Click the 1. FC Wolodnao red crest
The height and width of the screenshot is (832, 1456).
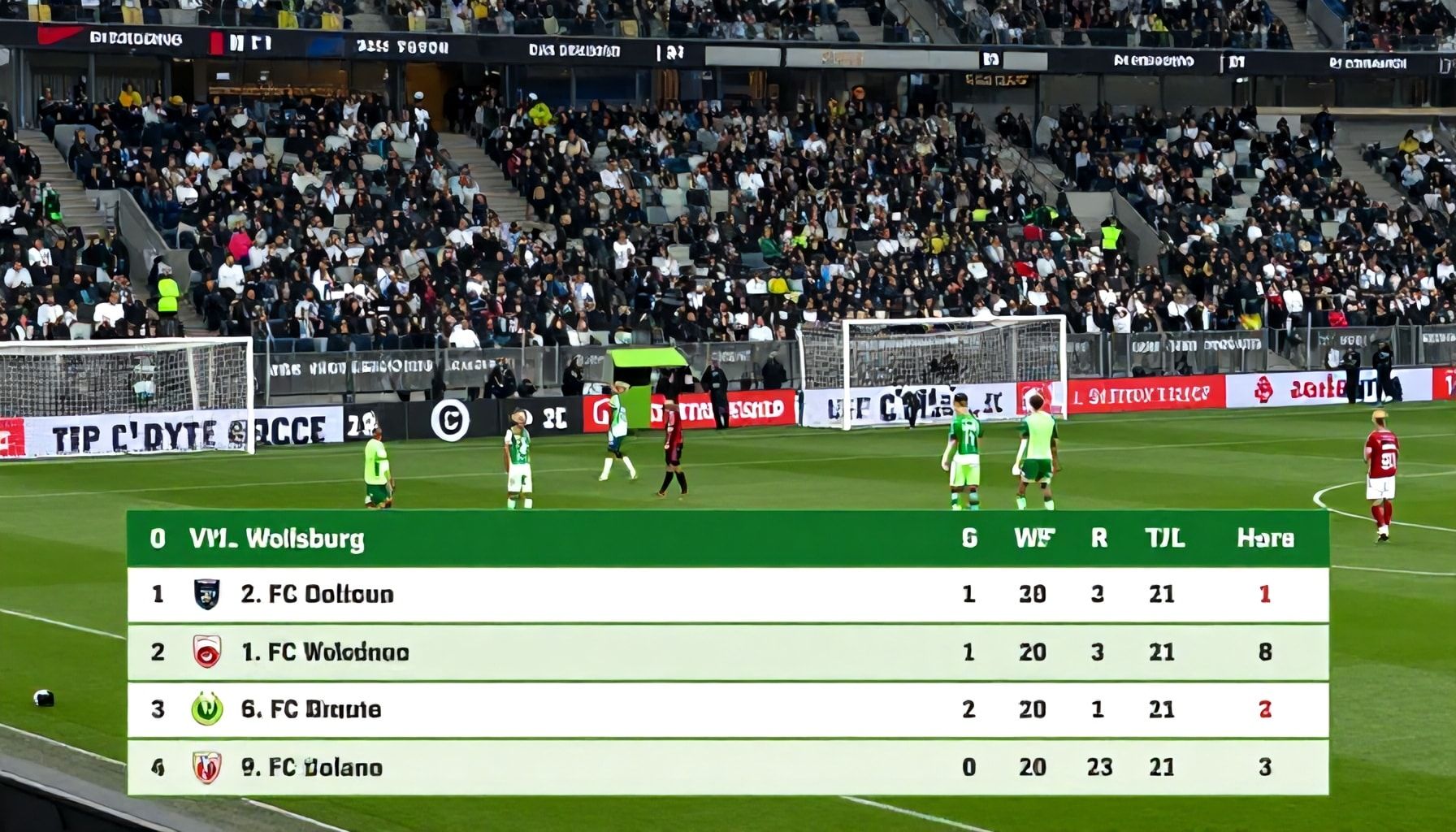(207, 652)
